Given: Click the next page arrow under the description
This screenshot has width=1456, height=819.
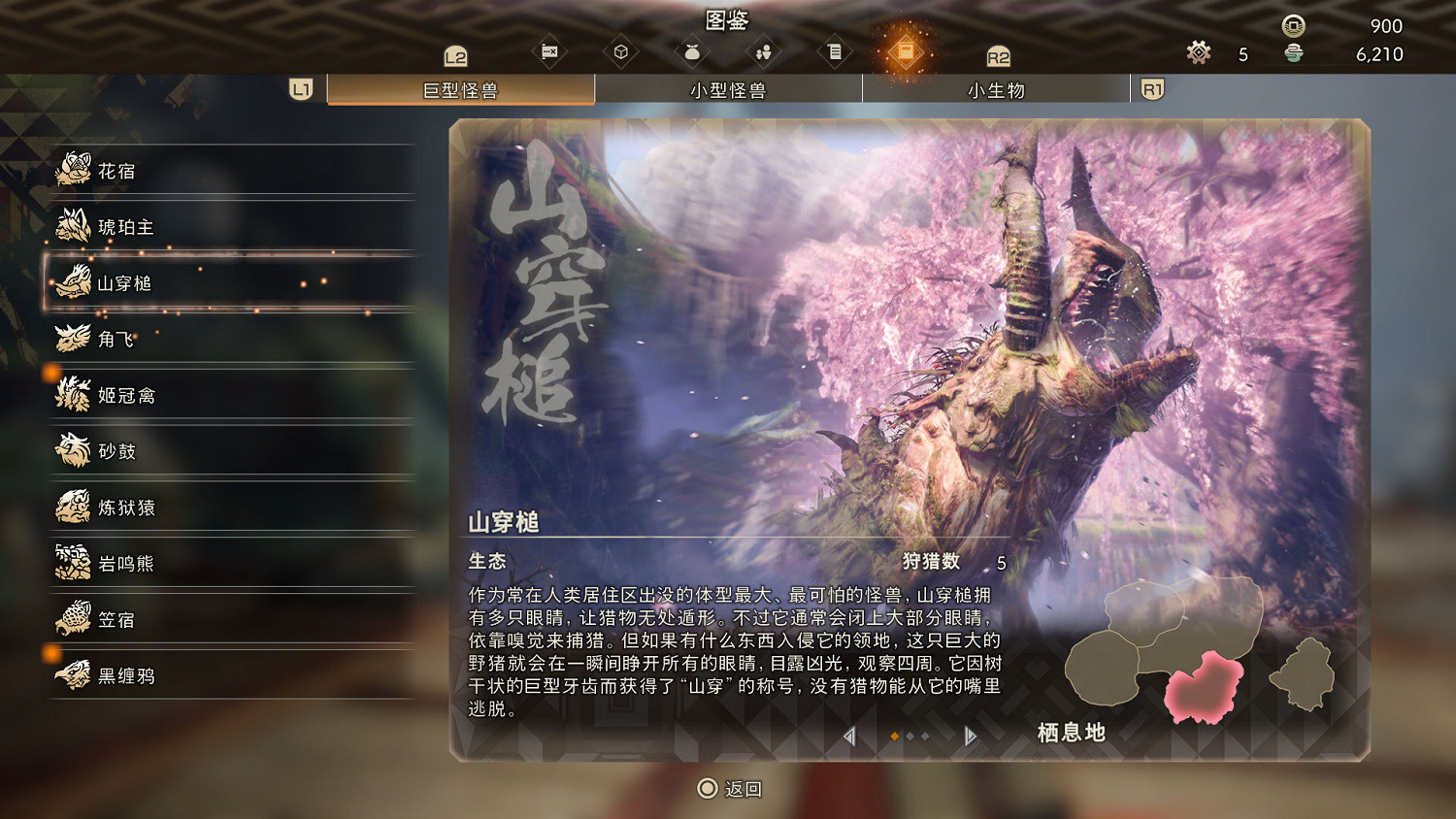Looking at the screenshot, I should pyautogui.click(x=970, y=737).
